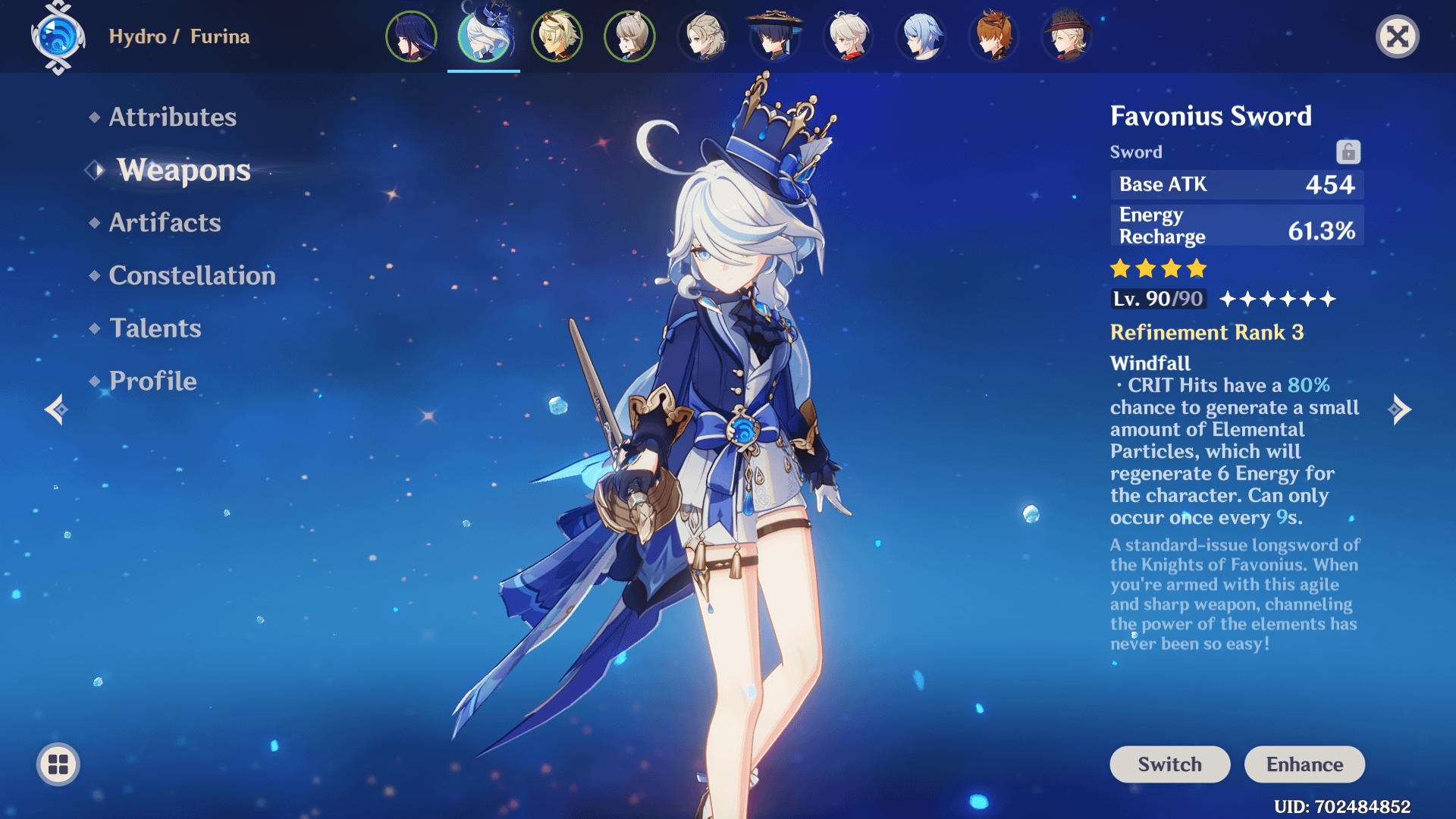Open the Constellation menu entry
The width and height of the screenshot is (1456, 819).
pyautogui.click(x=192, y=275)
